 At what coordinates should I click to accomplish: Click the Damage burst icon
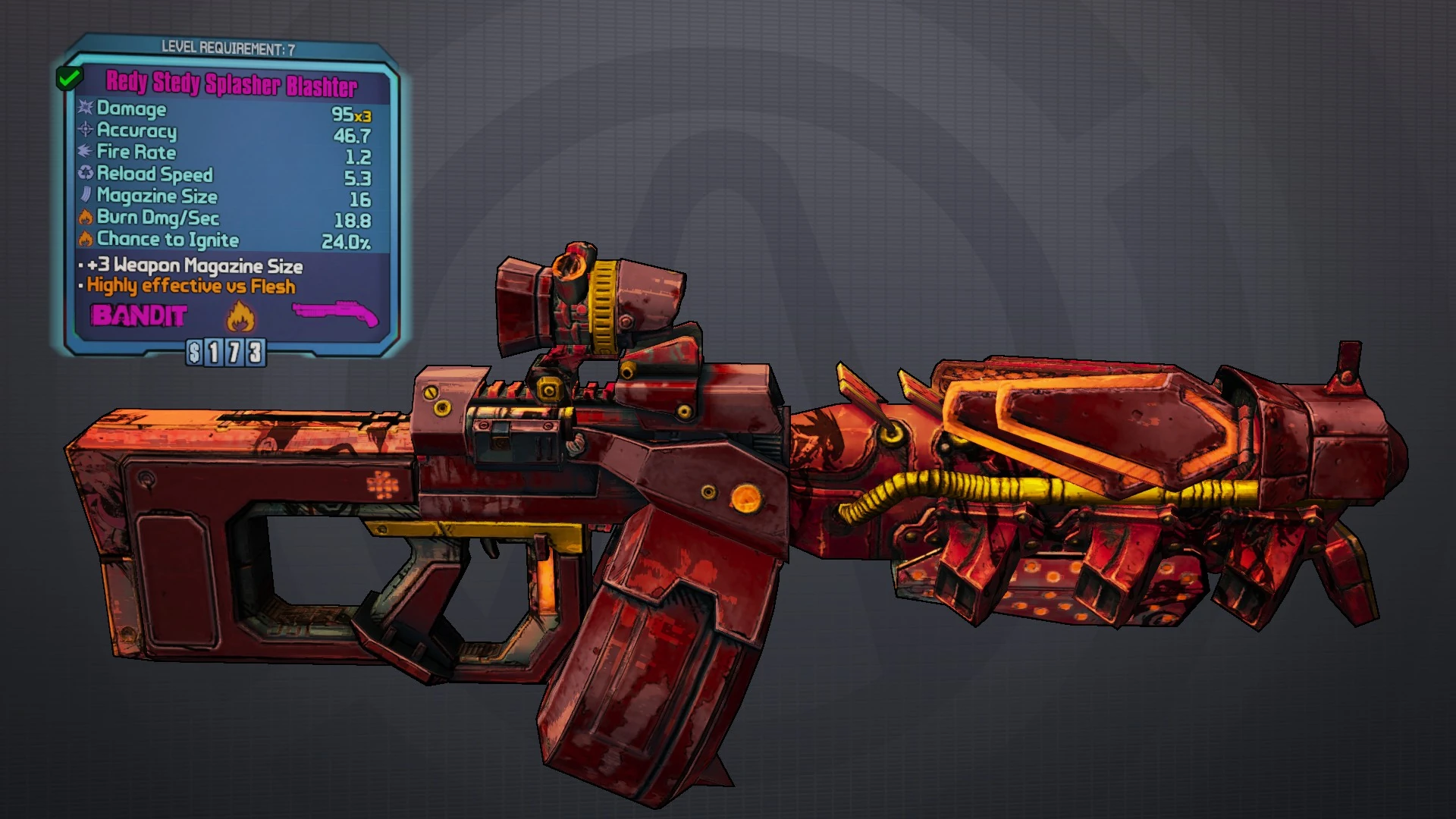[85, 110]
